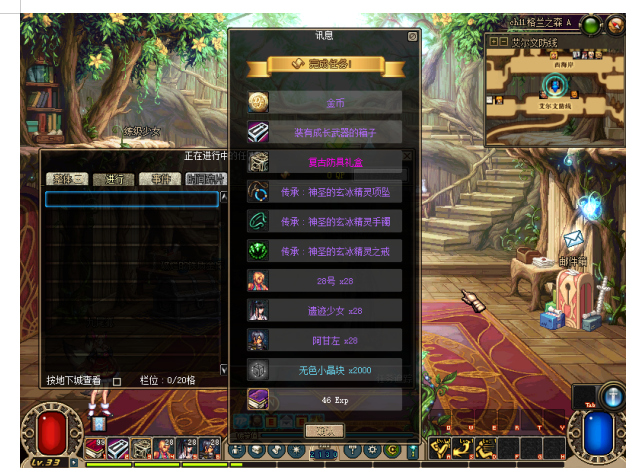Pick the 遗迹少女 x28 reward row
626x468 pixels.
334,311
